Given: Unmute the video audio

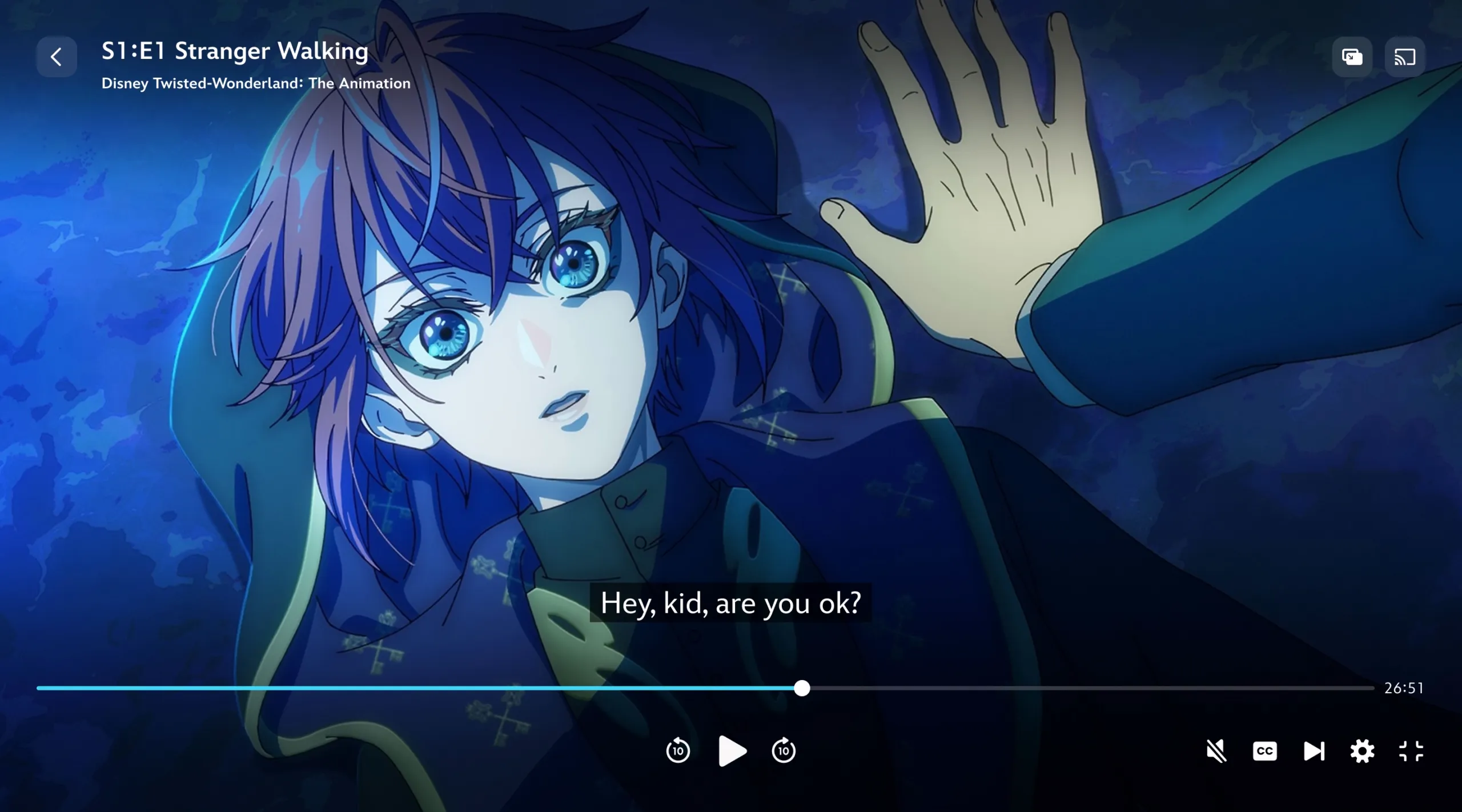Looking at the screenshot, I should [1216, 751].
